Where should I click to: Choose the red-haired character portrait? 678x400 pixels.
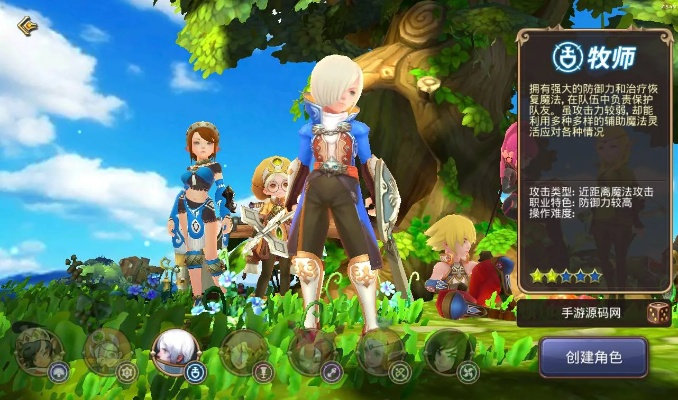click(x=311, y=352)
